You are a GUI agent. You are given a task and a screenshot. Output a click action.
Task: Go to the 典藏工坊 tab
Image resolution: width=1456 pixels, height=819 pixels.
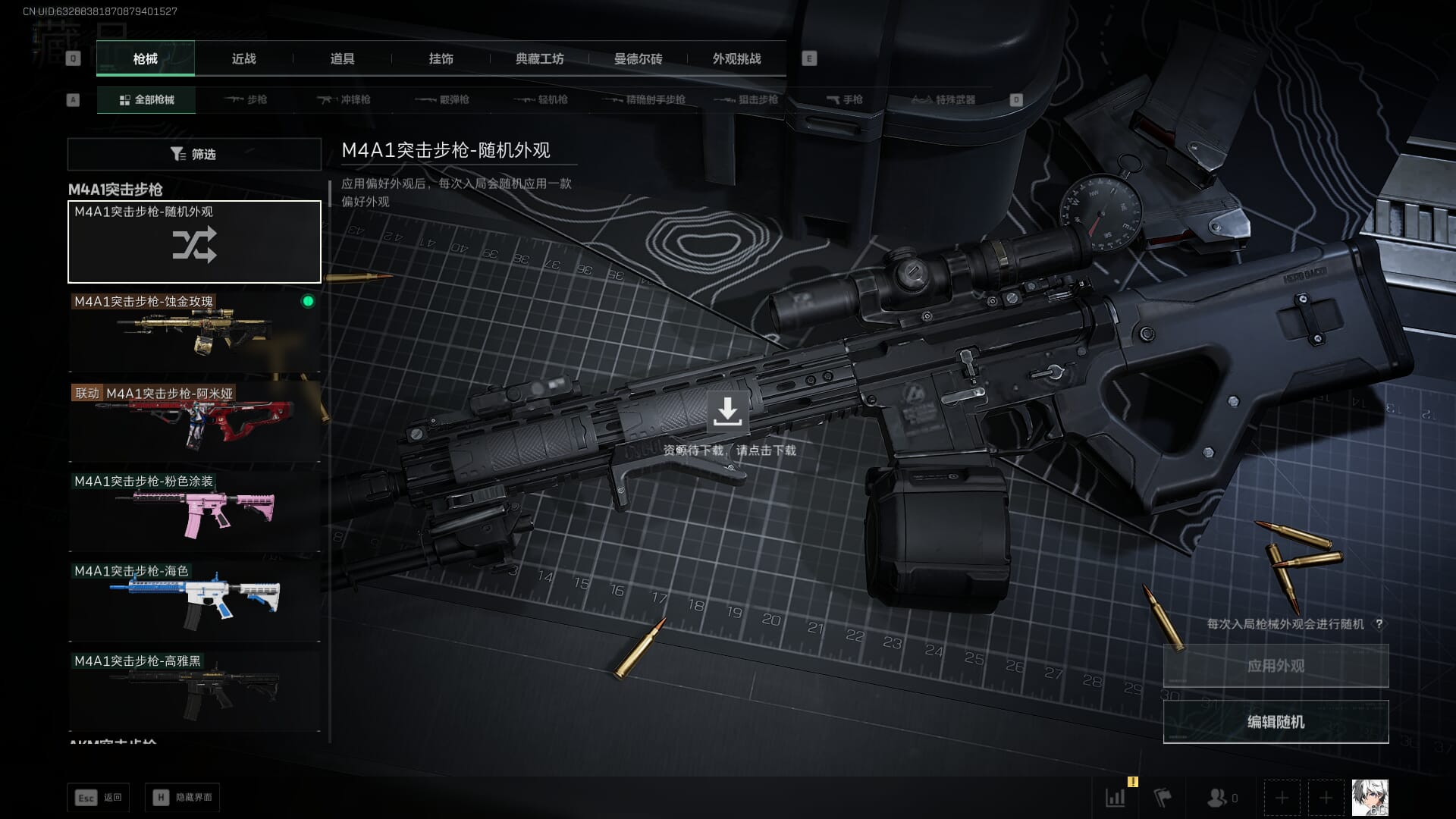tap(539, 59)
